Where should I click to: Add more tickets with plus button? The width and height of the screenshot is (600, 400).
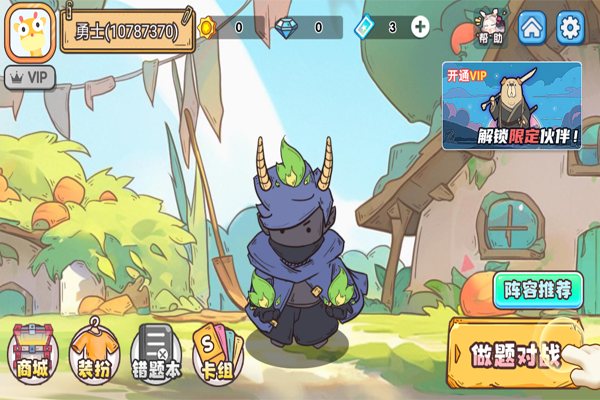click(x=420, y=27)
